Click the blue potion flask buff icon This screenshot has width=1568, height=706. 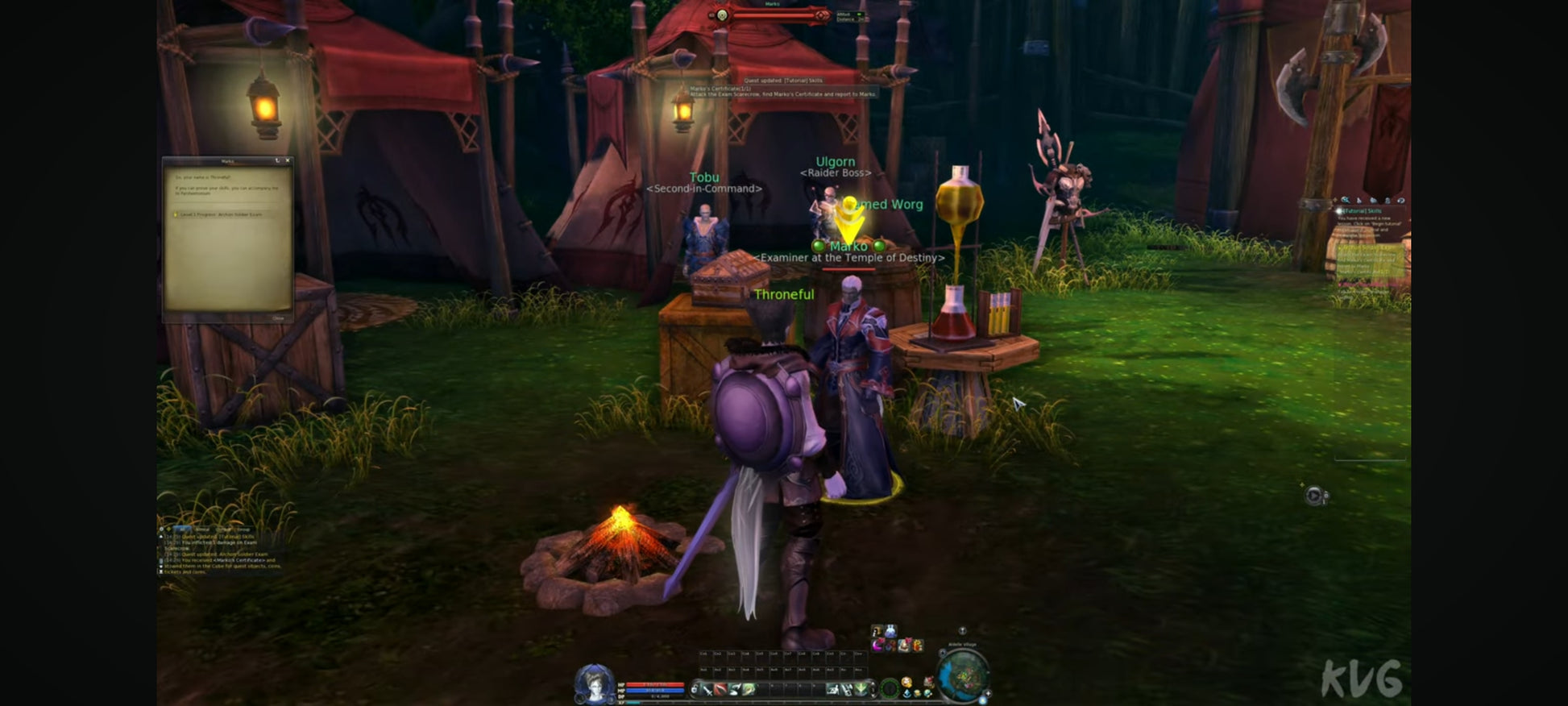coord(890,631)
